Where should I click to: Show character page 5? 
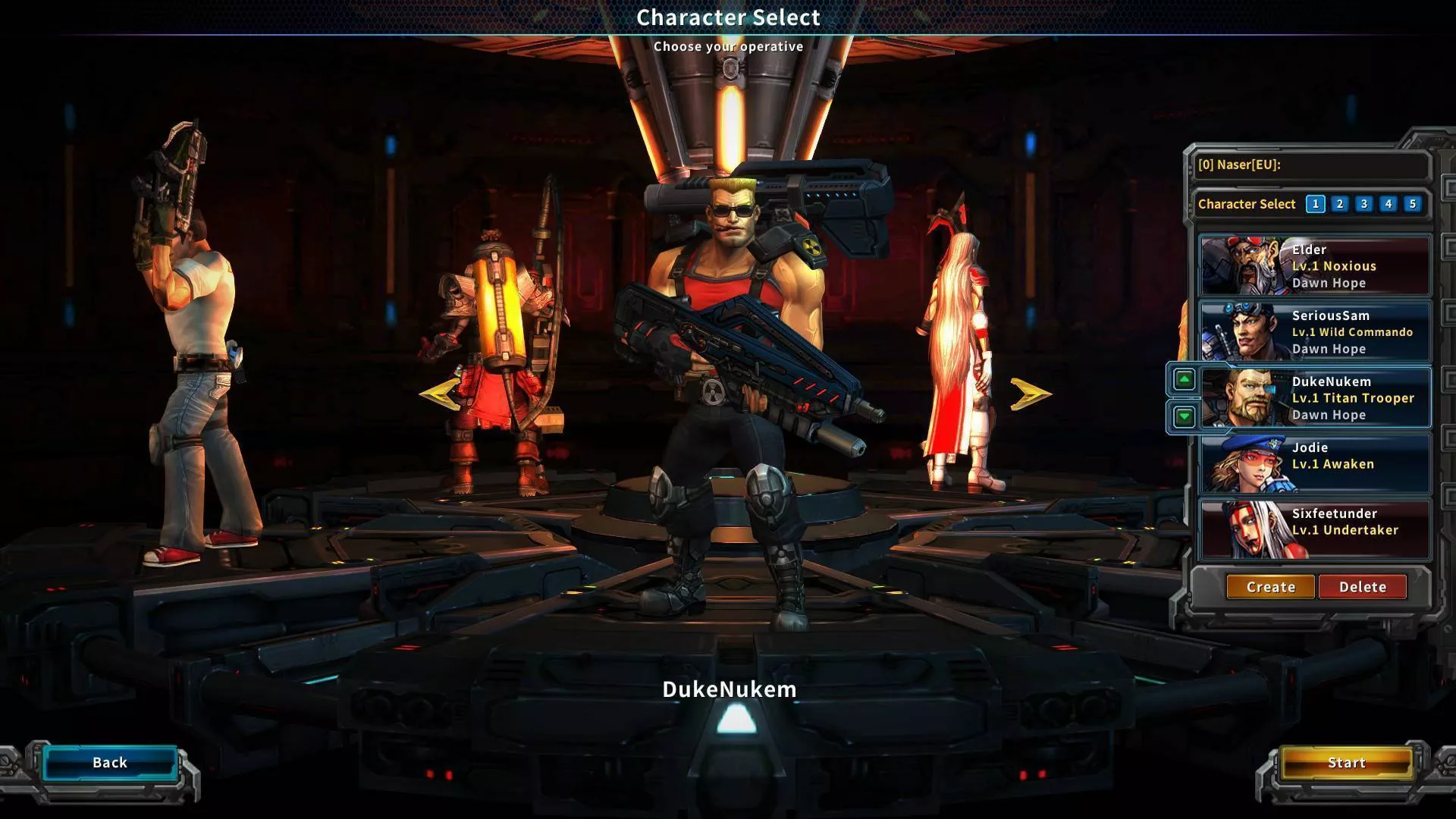click(x=1412, y=204)
